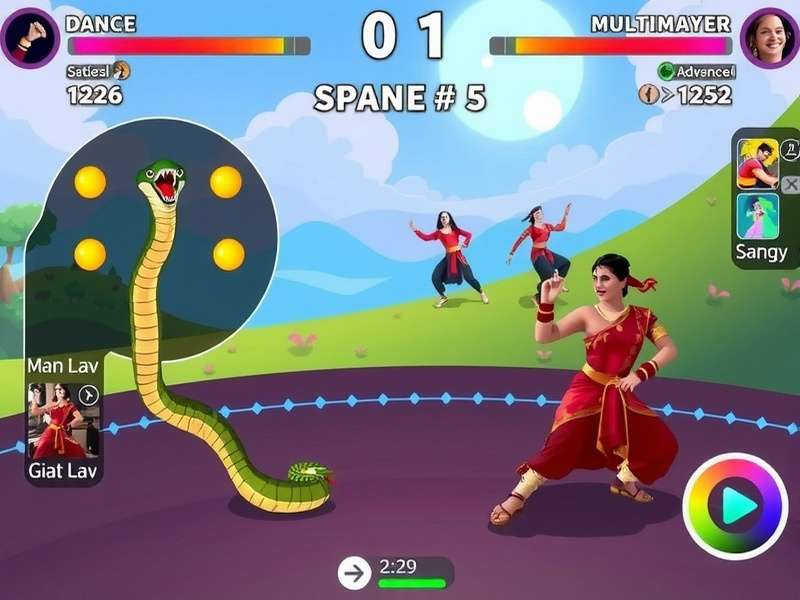Click the green Advance badge icon

pyautogui.click(x=666, y=71)
